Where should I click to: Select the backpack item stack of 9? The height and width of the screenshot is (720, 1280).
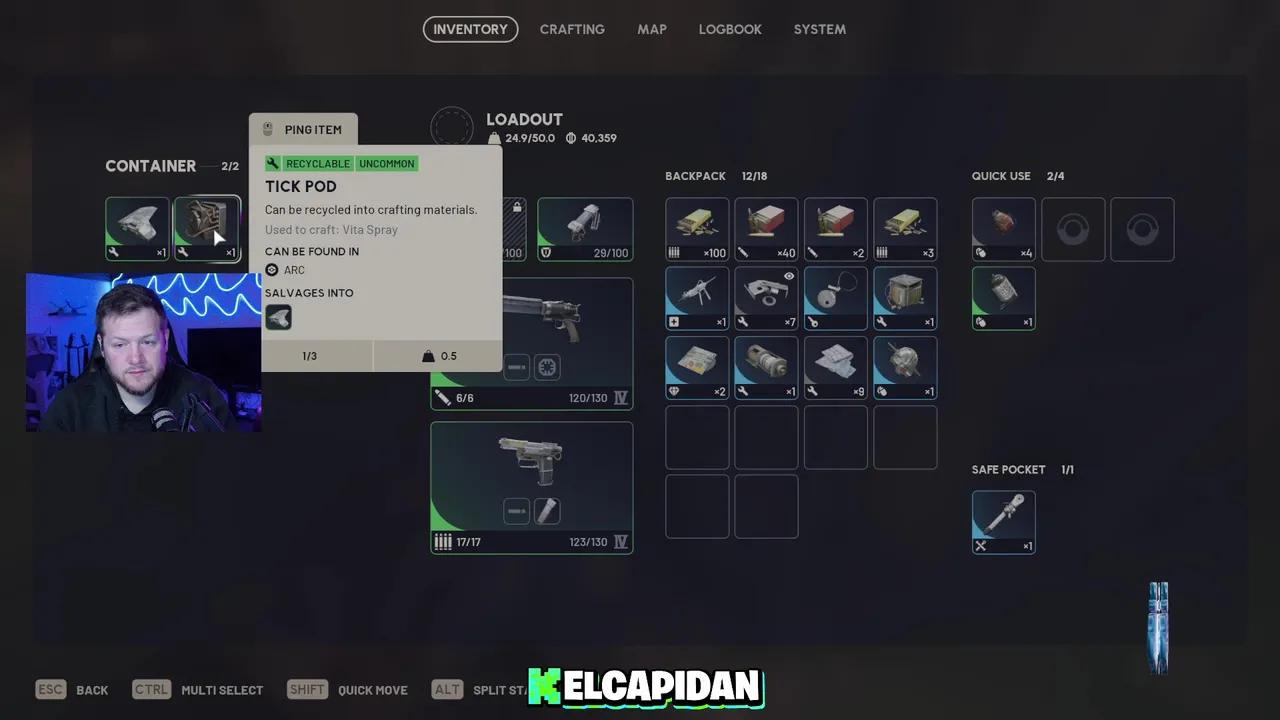click(x=835, y=367)
